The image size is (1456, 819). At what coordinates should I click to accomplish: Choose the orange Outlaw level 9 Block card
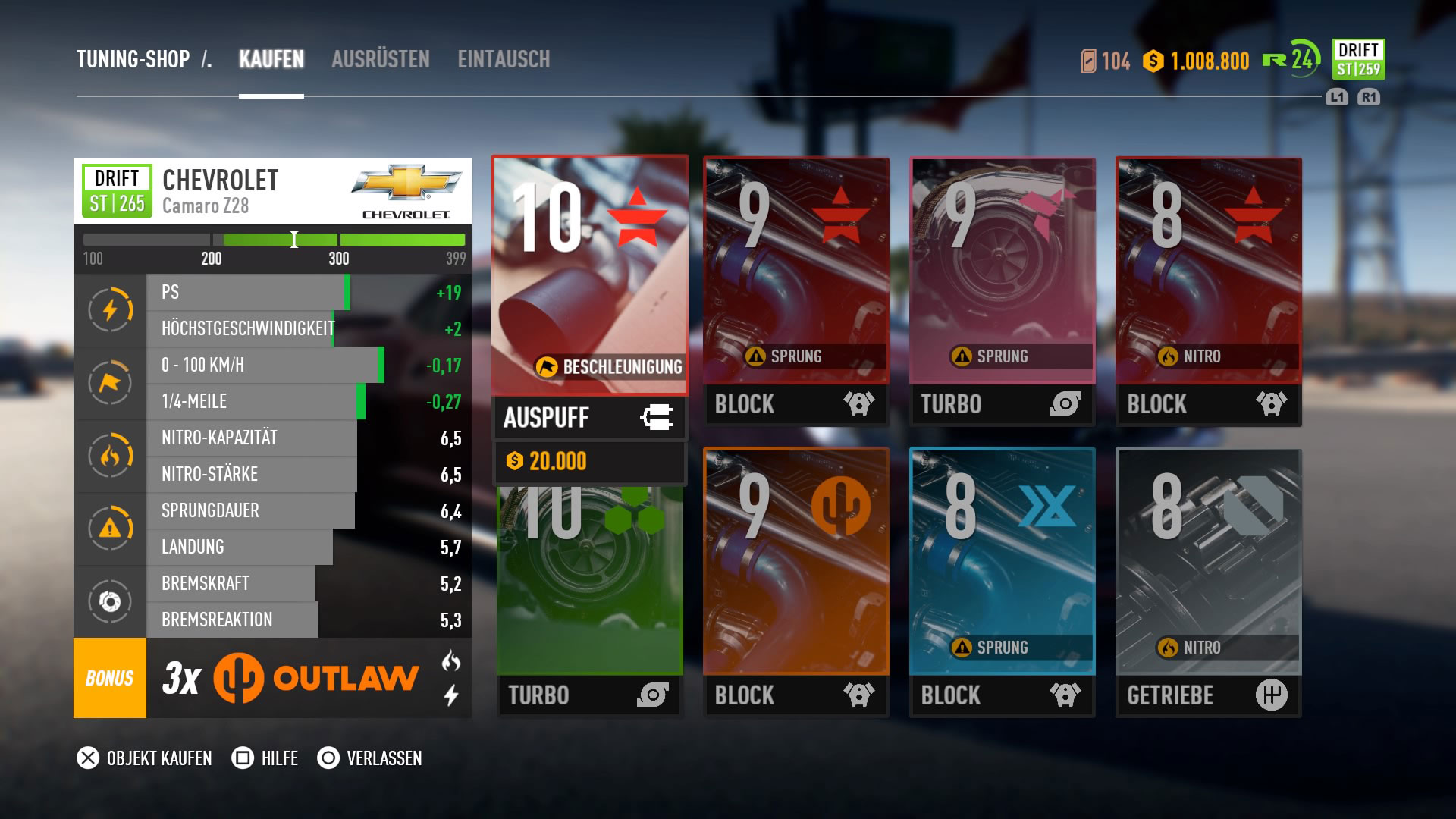[x=795, y=582]
